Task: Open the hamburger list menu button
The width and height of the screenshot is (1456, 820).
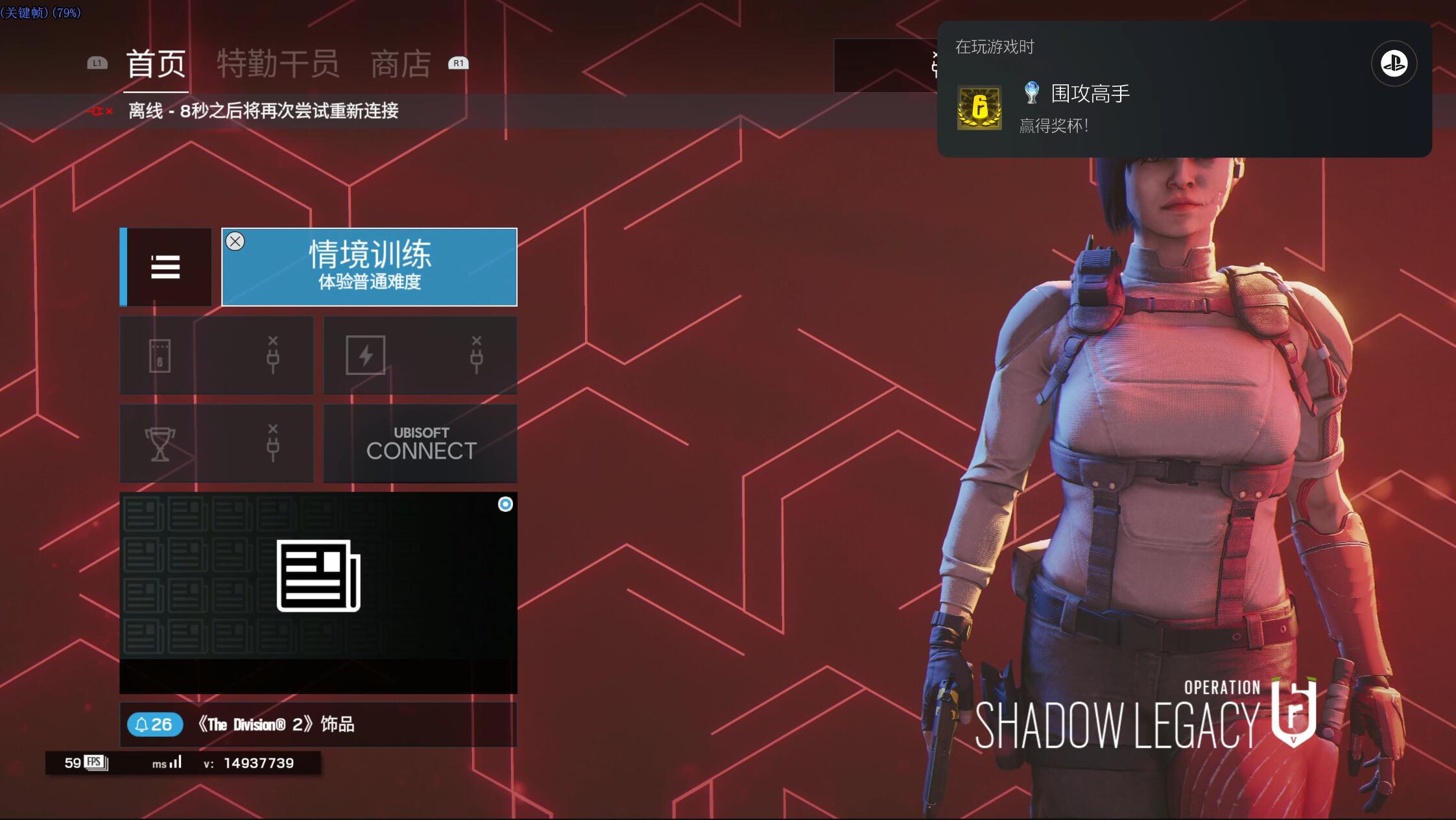Action: 166,267
